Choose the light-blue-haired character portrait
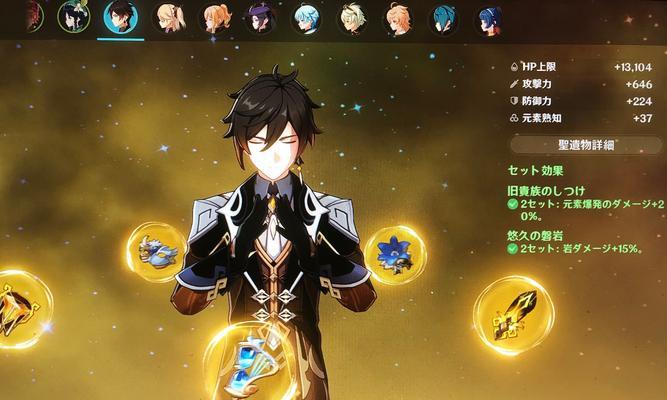Screen dimensions: 667x400 click(x=307, y=18)
